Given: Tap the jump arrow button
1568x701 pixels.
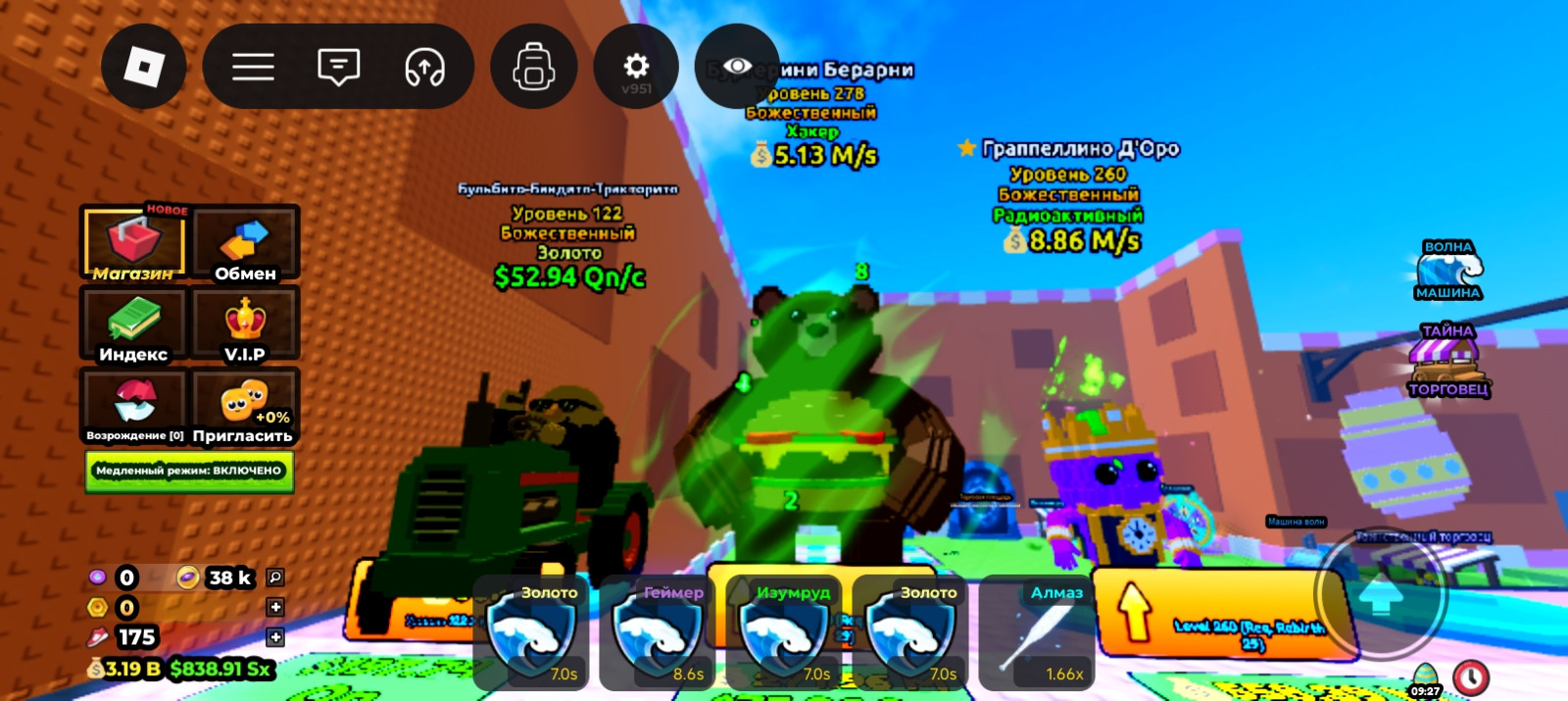Looking at the screenshot, I should coord(1381,595).
